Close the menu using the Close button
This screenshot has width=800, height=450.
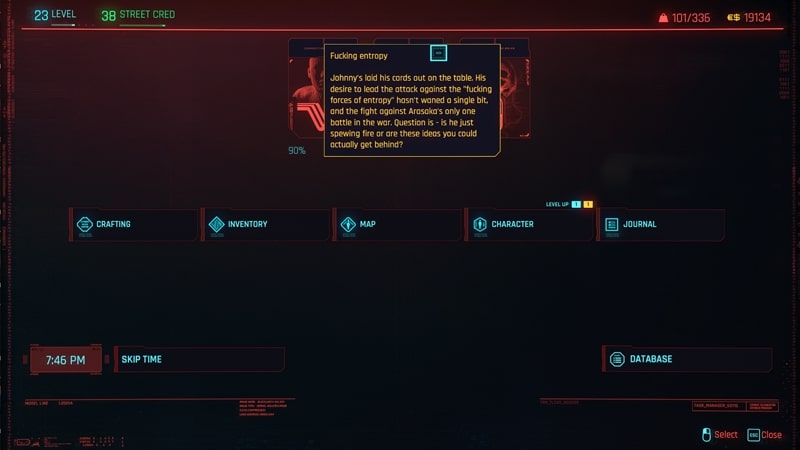765,435
